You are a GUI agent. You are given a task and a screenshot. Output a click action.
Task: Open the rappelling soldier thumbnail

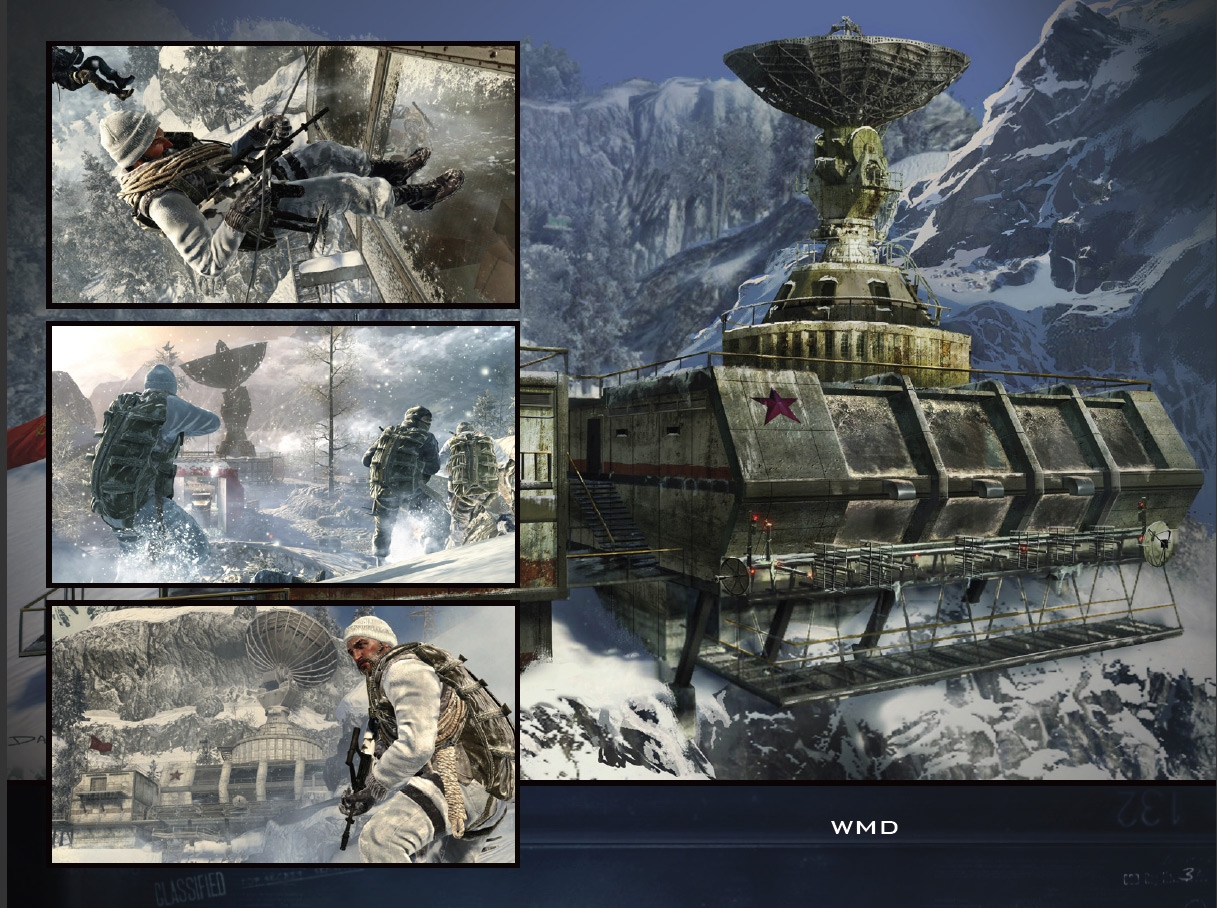(x=283, y=174)
